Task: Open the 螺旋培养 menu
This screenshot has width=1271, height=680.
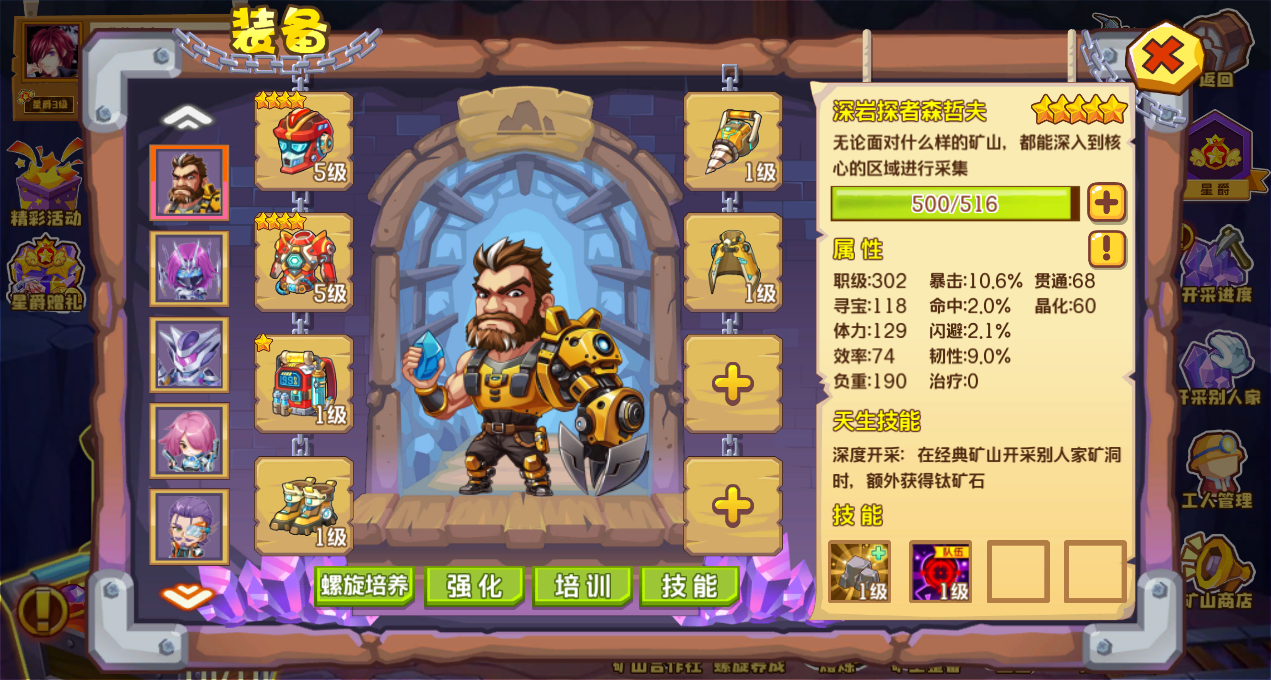Action: click(x=365, y=585)
